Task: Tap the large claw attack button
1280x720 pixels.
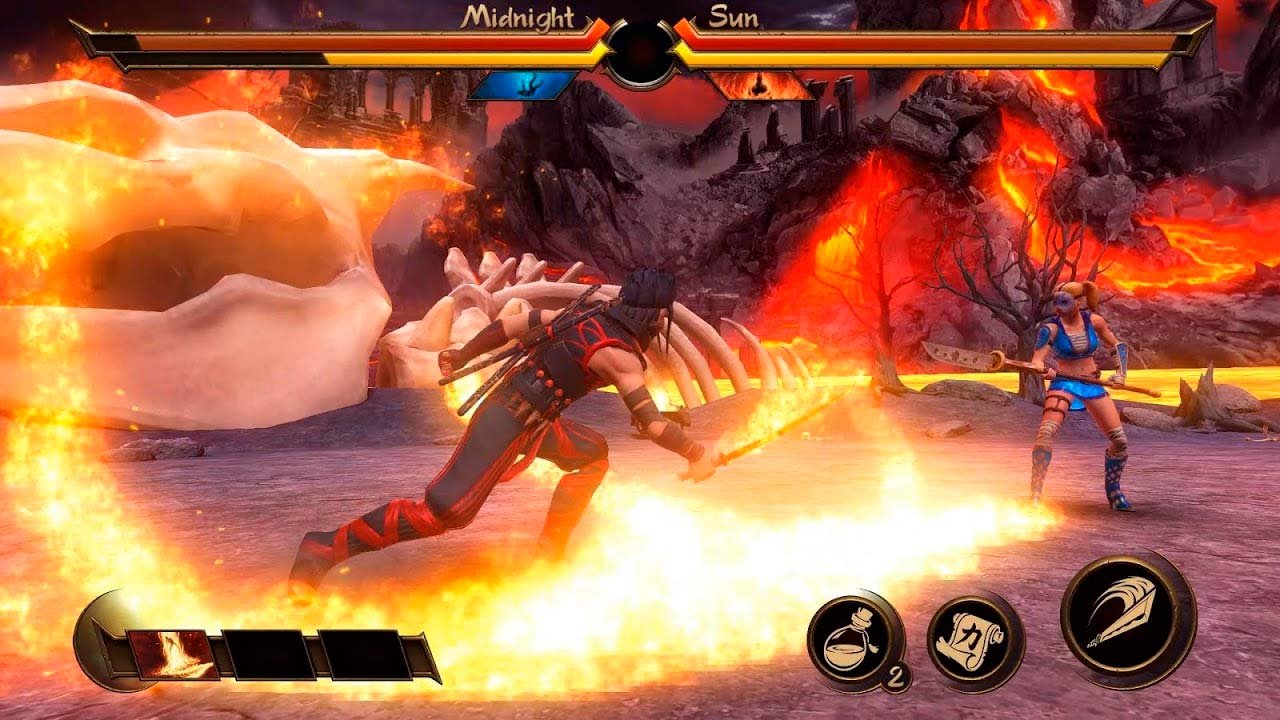Action: (1127, 616)
